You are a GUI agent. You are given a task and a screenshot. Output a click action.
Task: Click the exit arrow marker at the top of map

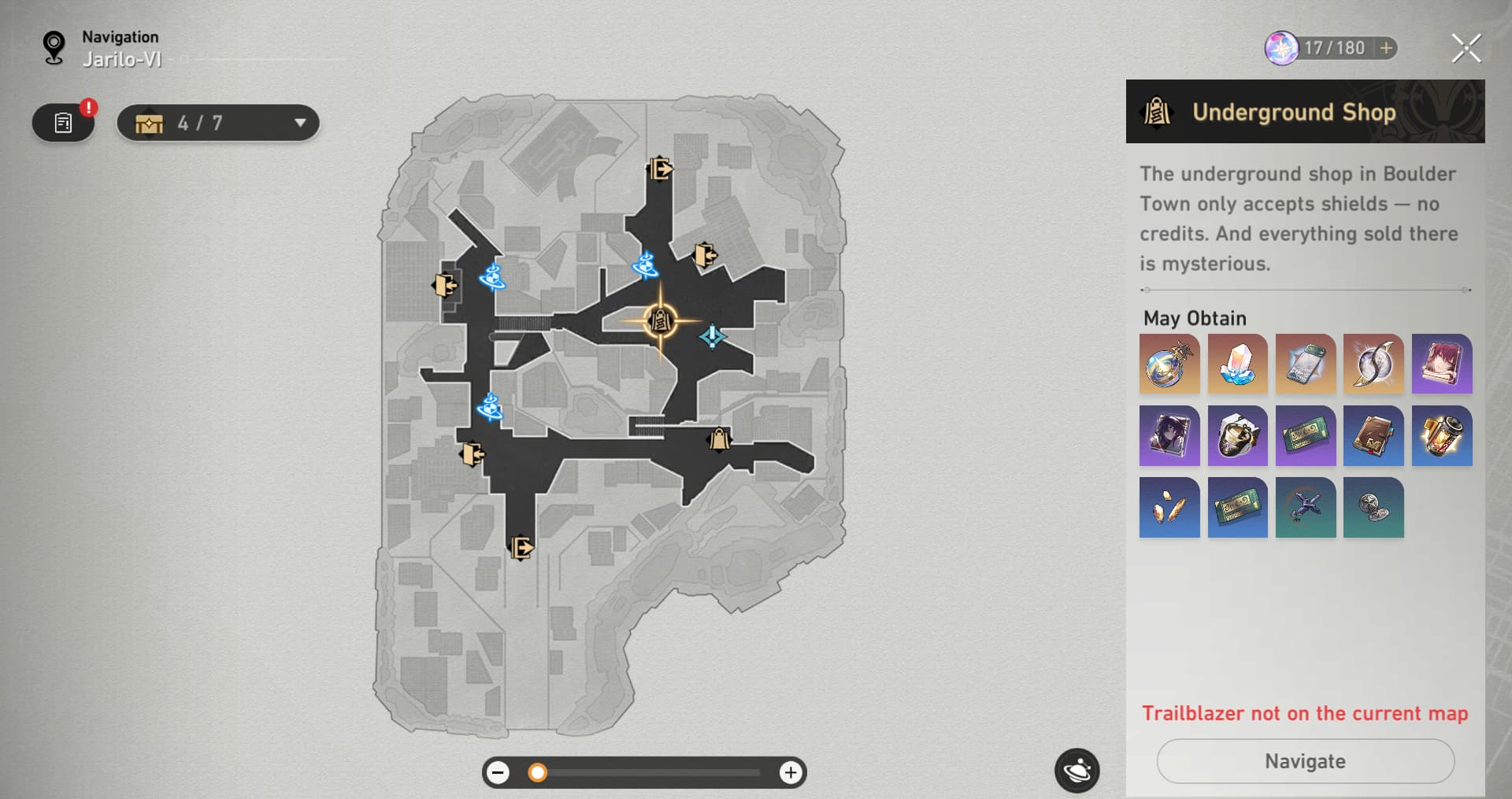(x=660, y=169)
